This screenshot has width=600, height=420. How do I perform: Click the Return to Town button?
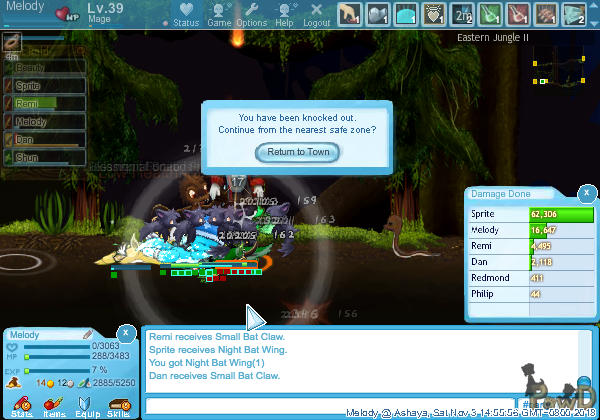click(x=298, y=152)
